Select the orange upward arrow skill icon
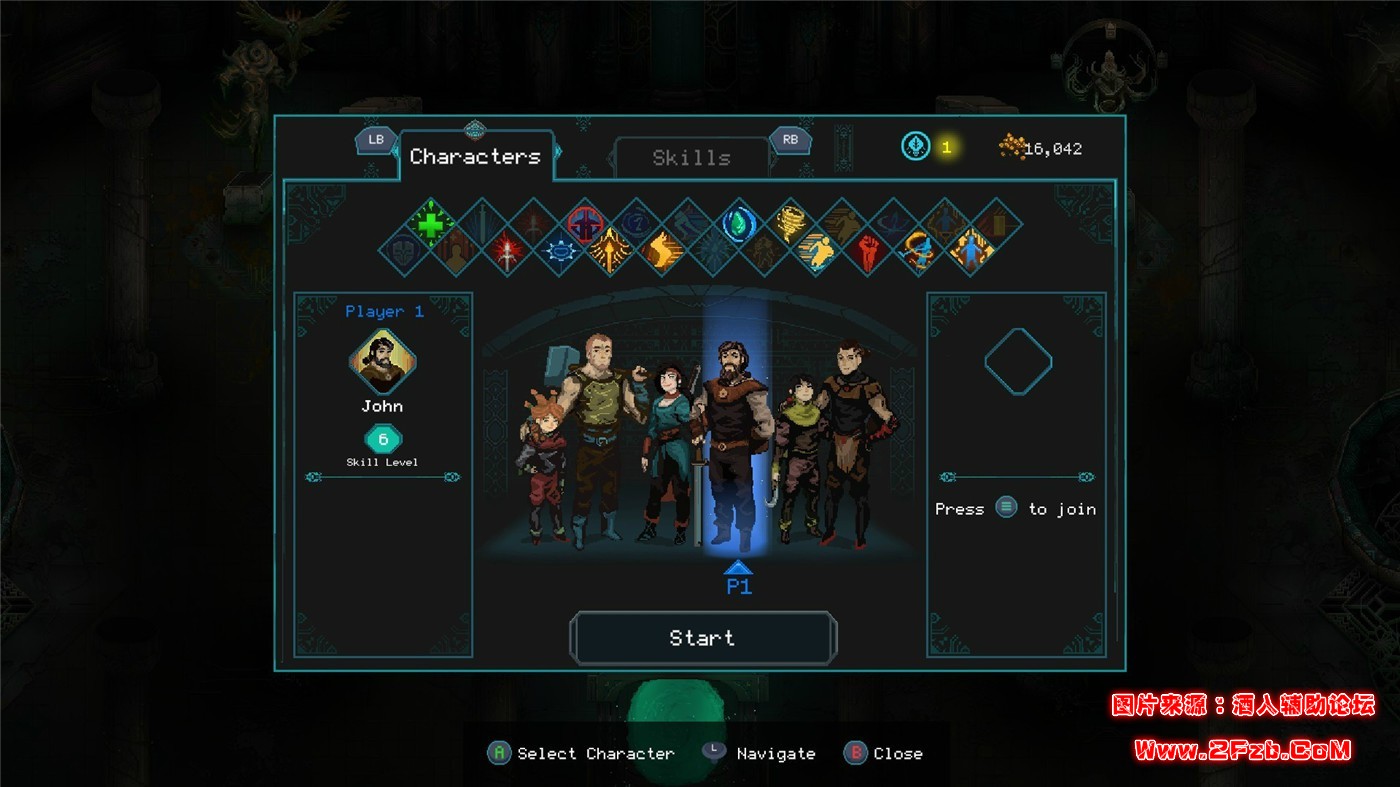 (x=609, y=250)
